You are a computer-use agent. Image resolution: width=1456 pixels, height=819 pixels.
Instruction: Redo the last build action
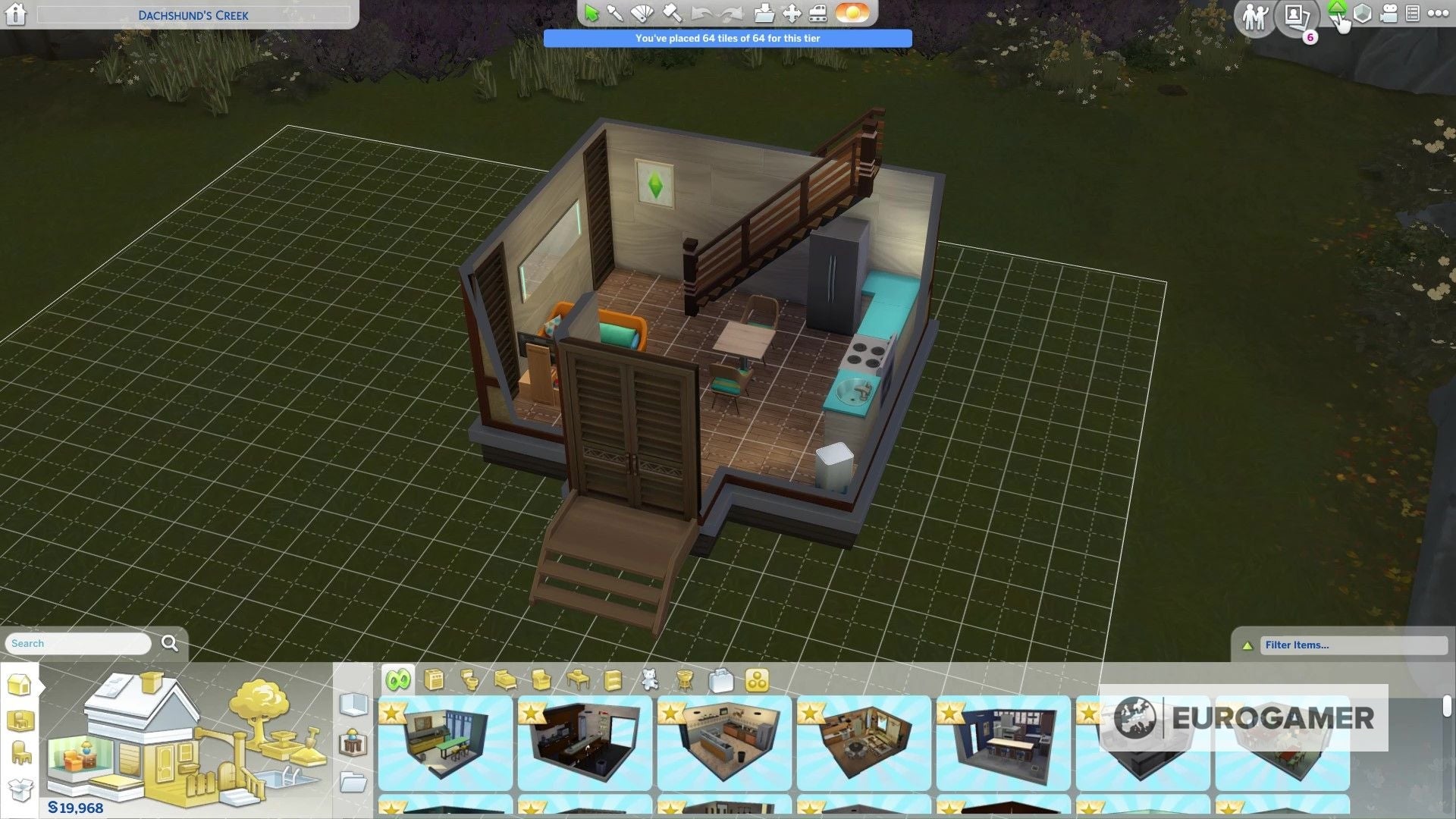pos(731,12)
